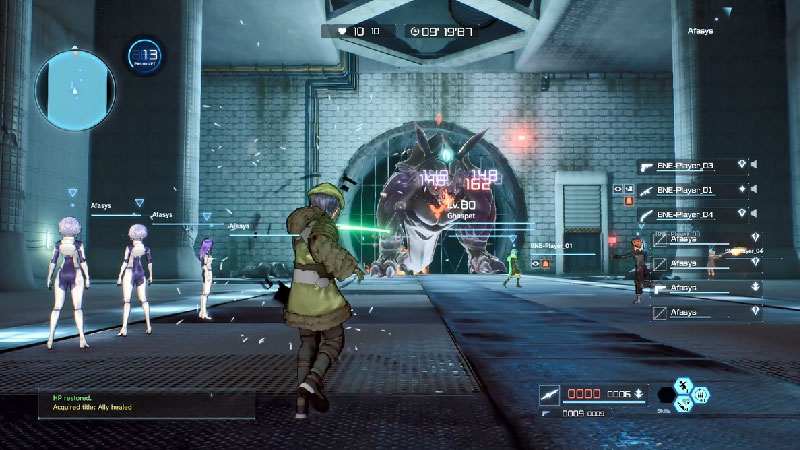
Task: Click the empty dark hexagon skill slot
Action: (x=667, y=395)
